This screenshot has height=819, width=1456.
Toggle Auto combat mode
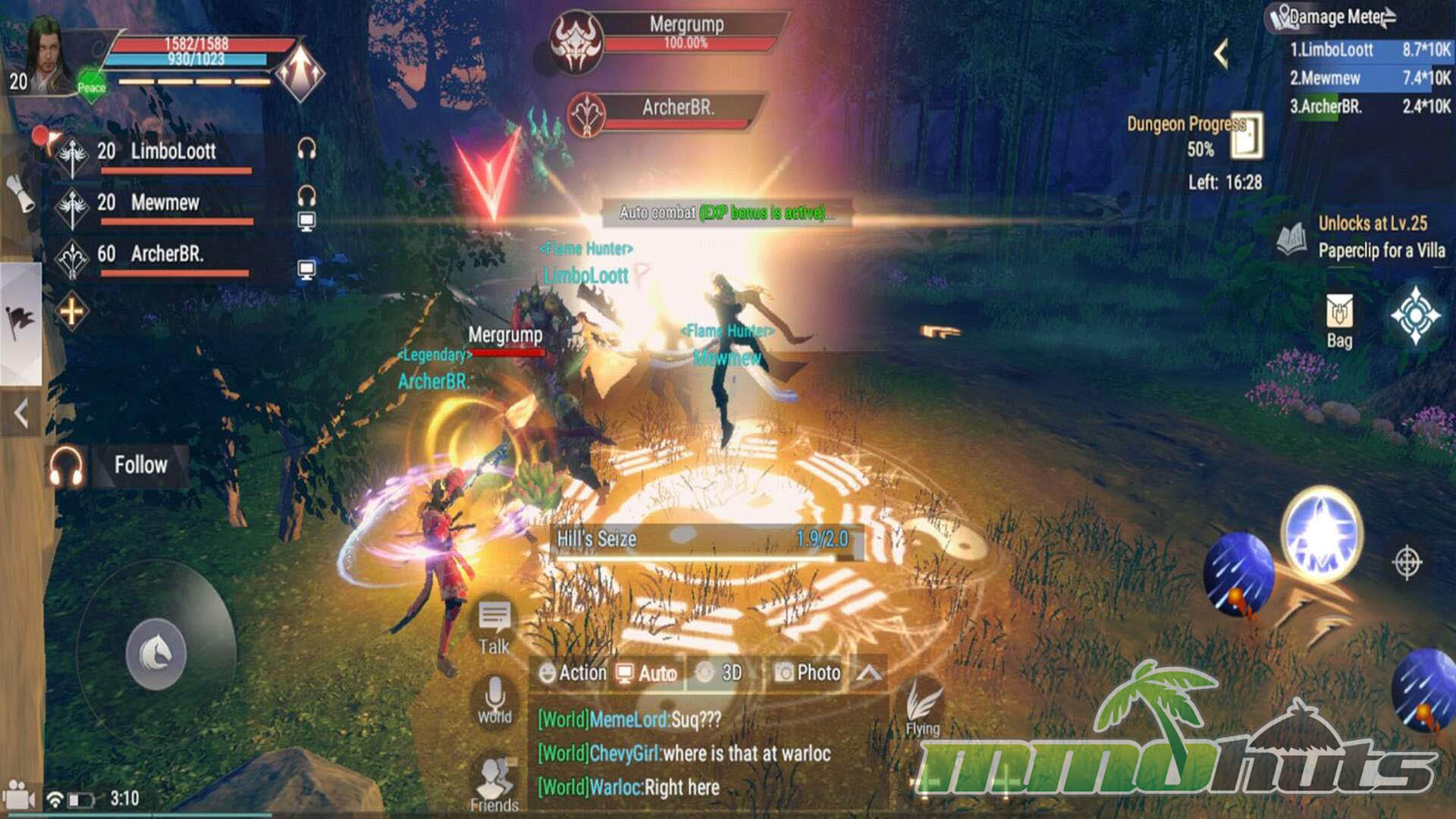(x=646, y=673)
